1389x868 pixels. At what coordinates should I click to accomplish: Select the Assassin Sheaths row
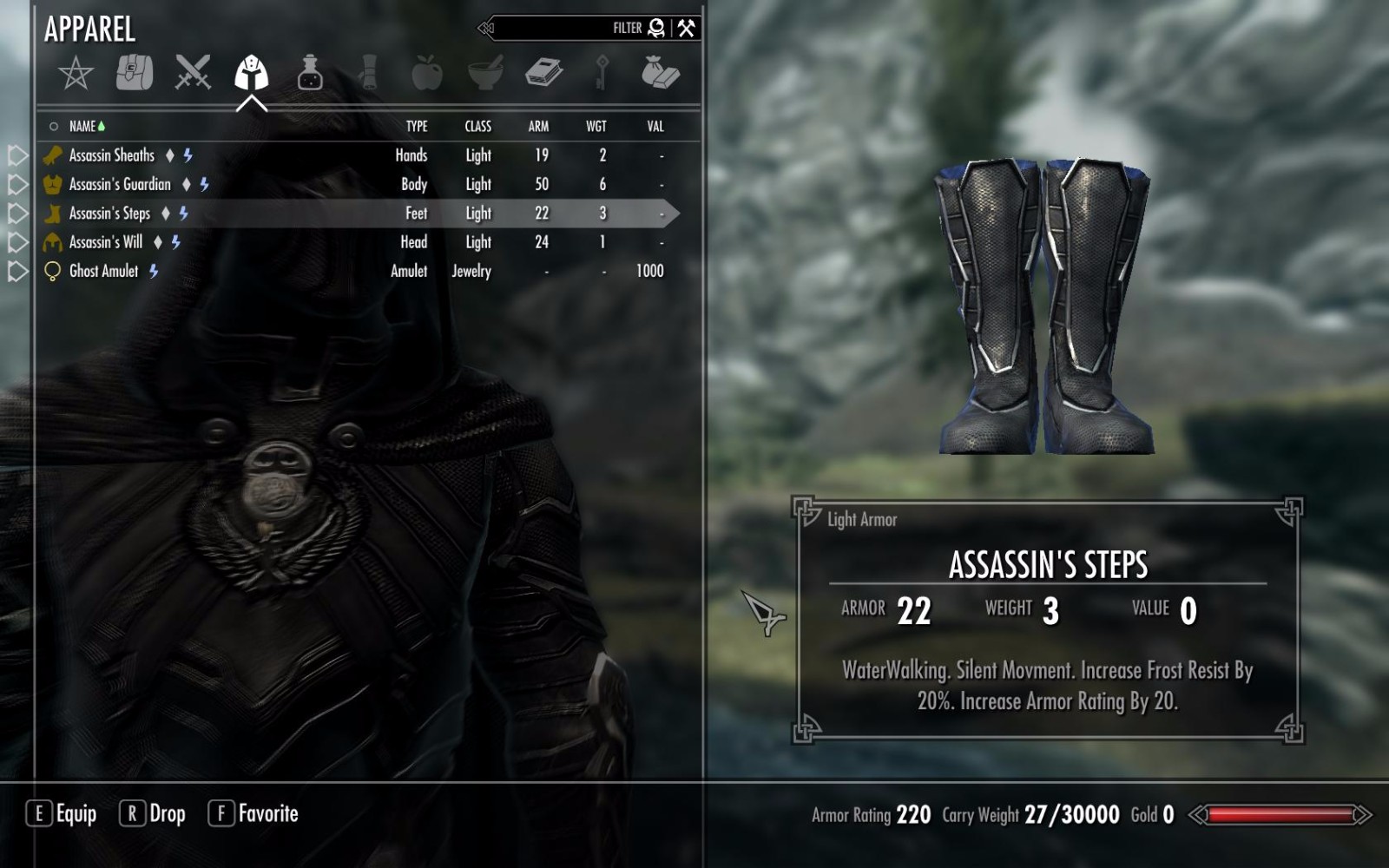pyautogui.click(x=112, y=155)
